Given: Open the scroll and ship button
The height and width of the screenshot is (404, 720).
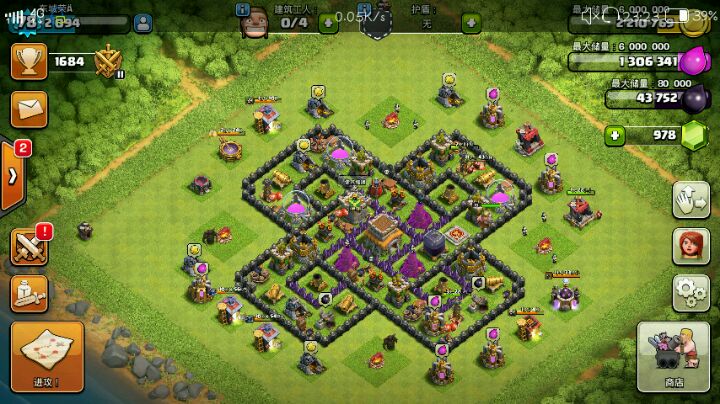Looking at the screenshot, I should pos(30,292).
